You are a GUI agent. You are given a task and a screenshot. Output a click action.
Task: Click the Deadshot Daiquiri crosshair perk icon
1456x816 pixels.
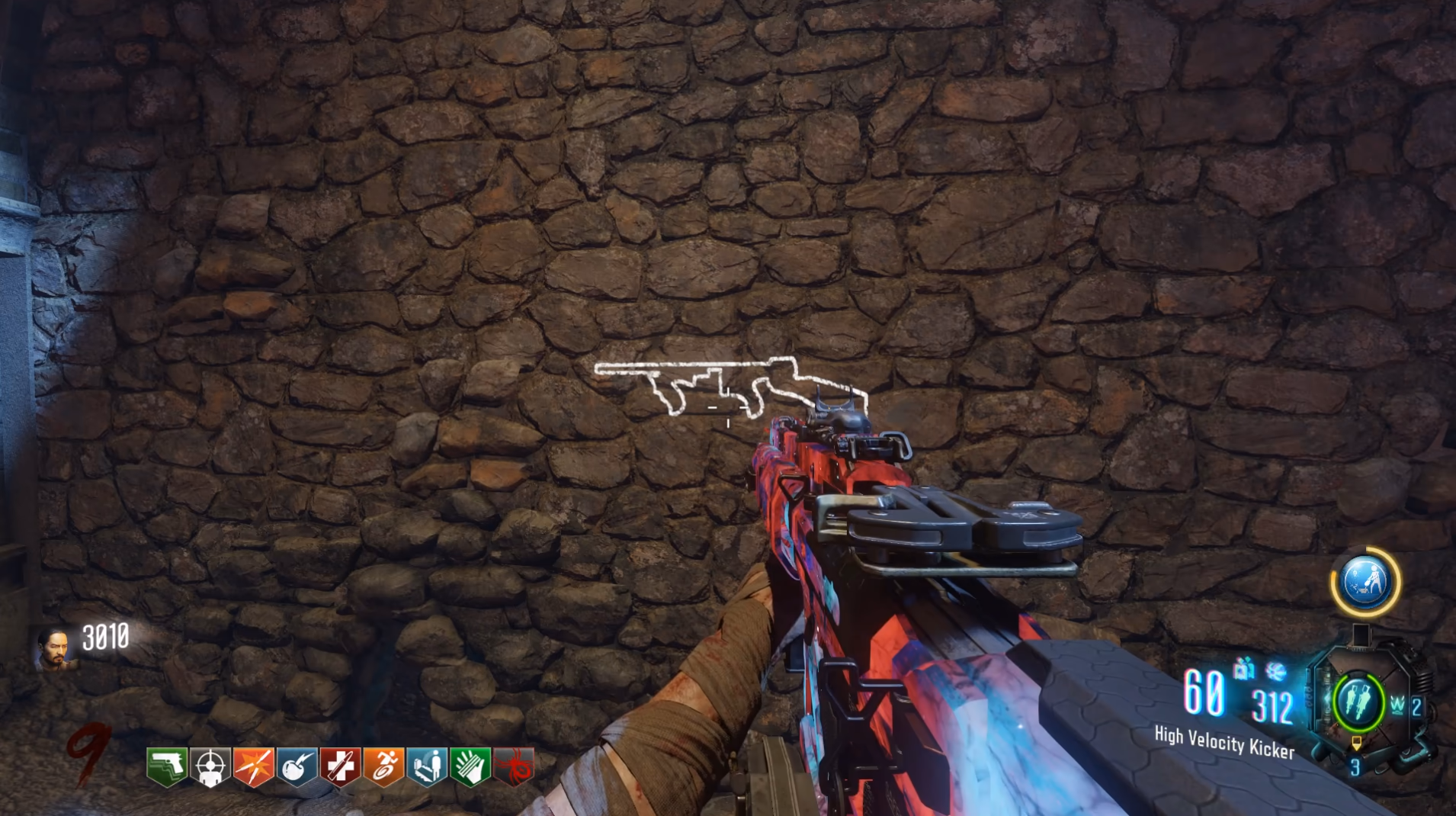coord(210,766)
